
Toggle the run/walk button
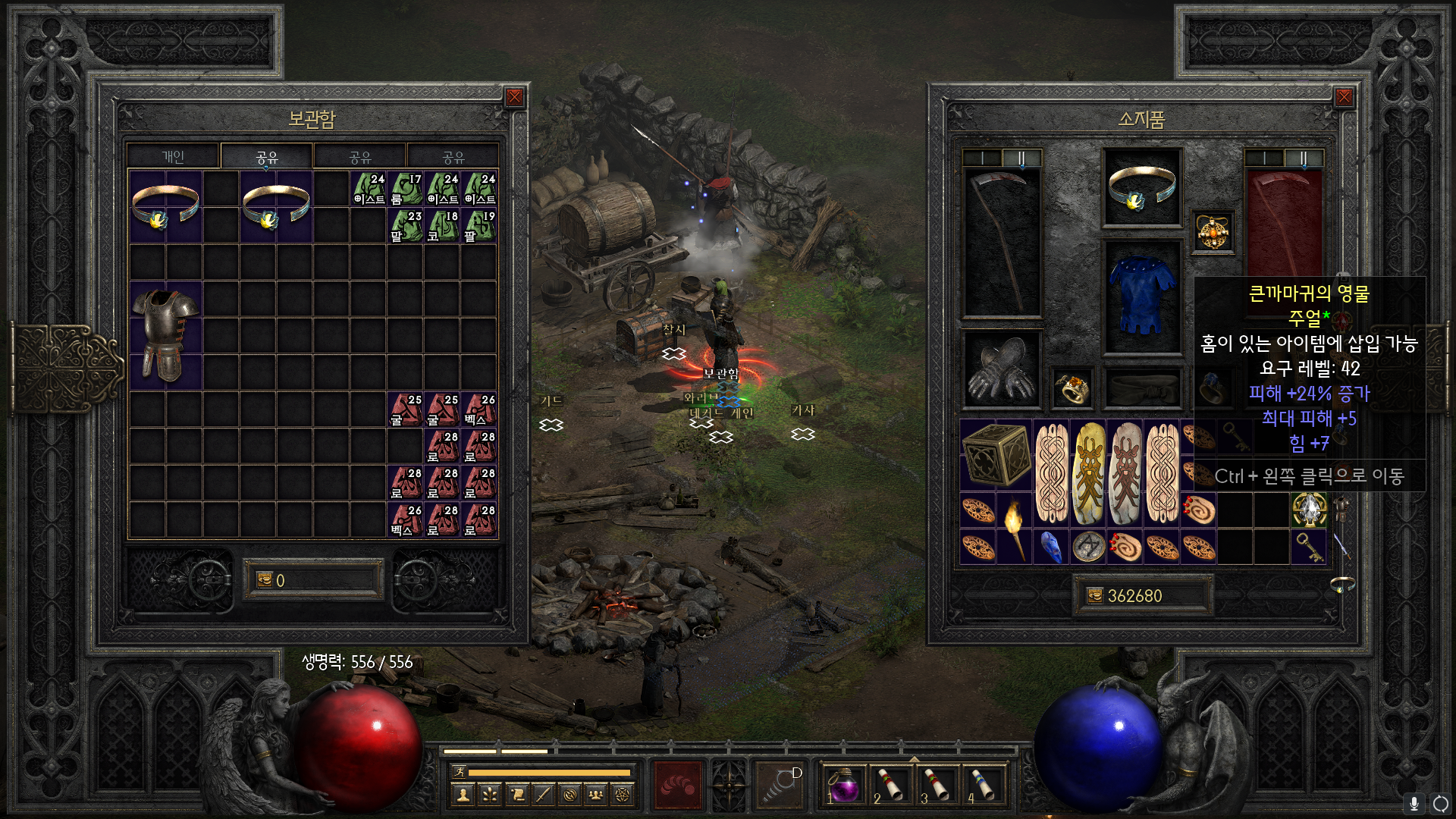(x=459, y=772)
